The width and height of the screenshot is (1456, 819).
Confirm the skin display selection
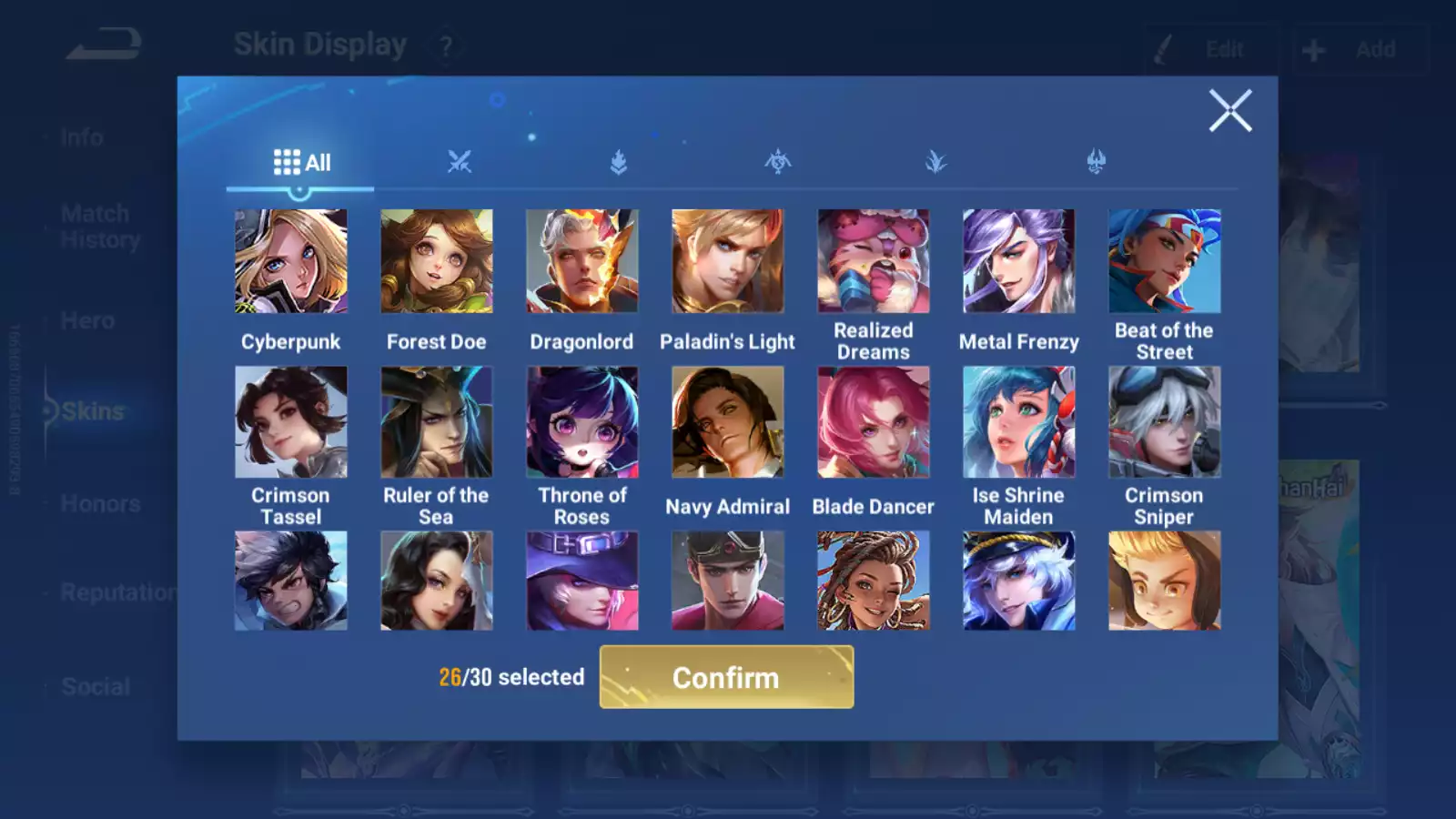click(726, 677)
